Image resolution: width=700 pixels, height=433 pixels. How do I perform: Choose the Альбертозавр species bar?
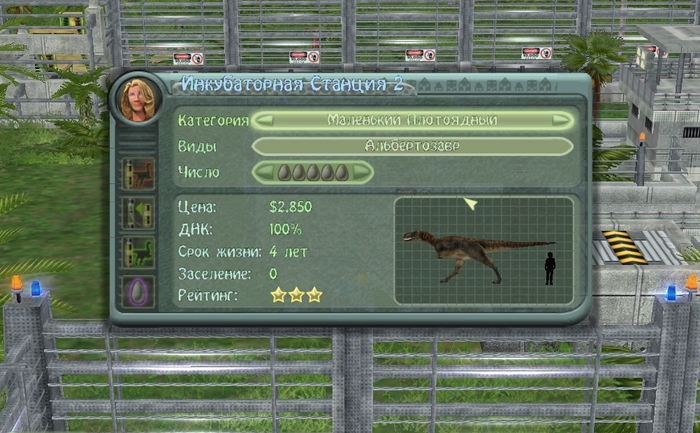(412, 146)
